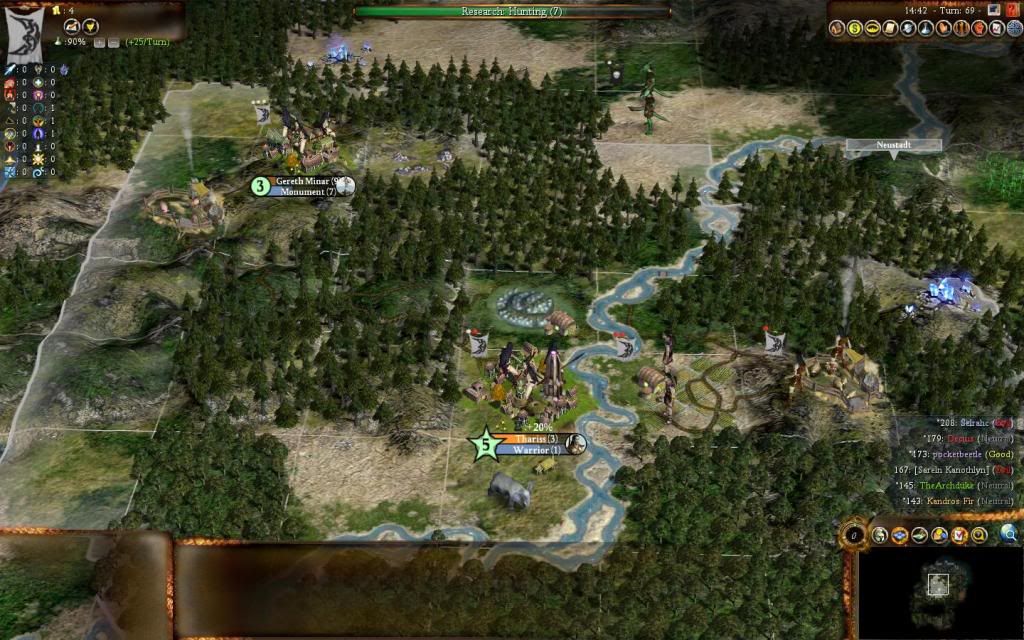Increase research rate with plus button
The height and width of the screenshot is (640, 1024).
pyautogui.click(x=99, y=44)
